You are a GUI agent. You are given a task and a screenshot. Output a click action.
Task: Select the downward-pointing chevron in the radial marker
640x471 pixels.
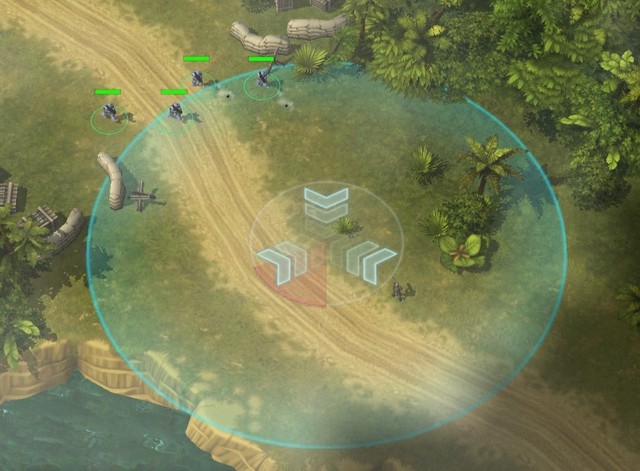[326, 205]
